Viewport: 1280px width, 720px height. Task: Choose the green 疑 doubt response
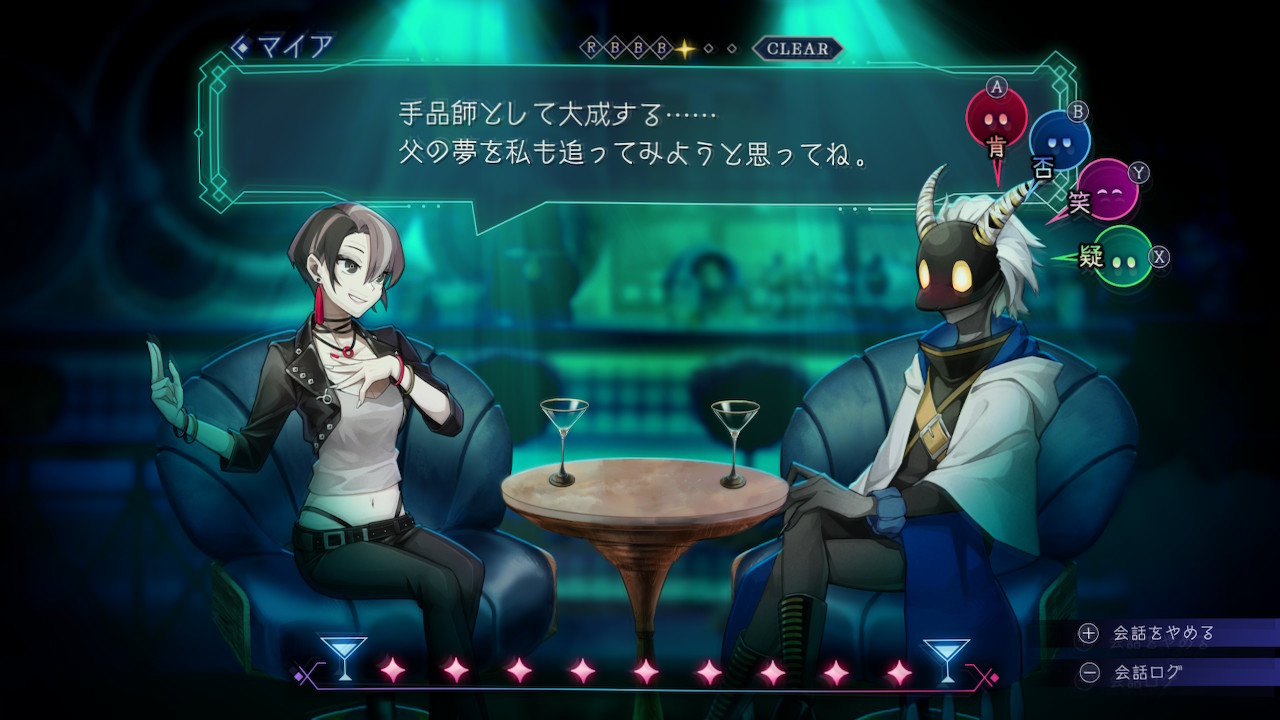point(1122,257)
